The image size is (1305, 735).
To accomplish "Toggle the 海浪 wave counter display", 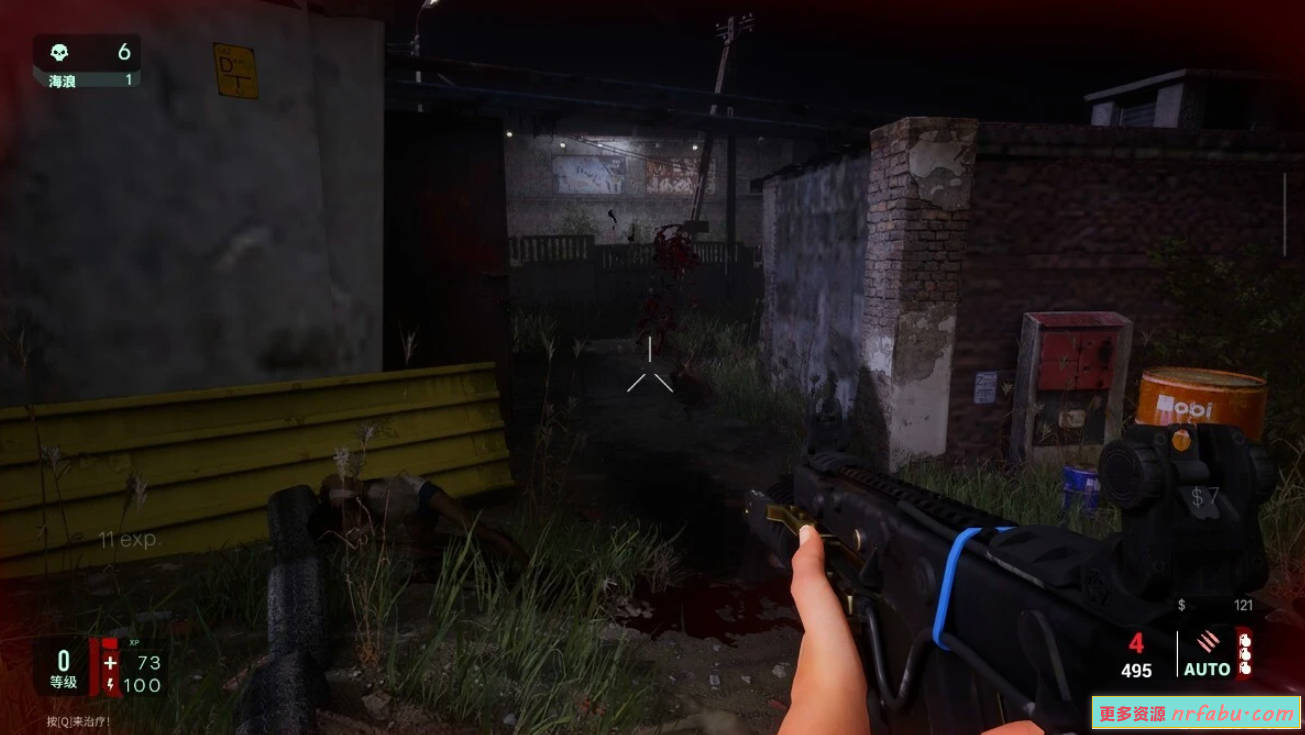I will [x=63, y=80].
